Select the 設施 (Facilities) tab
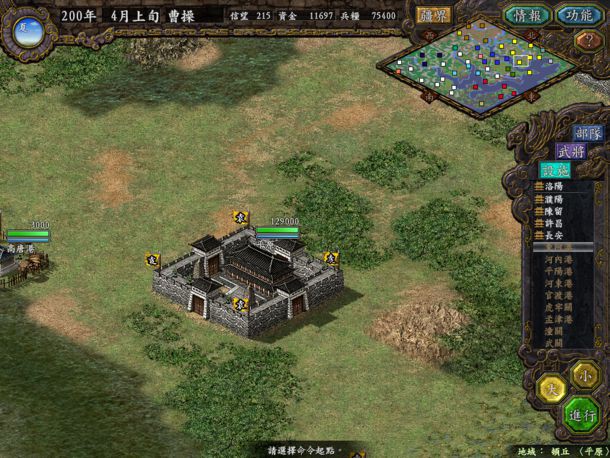 (553, 170)
